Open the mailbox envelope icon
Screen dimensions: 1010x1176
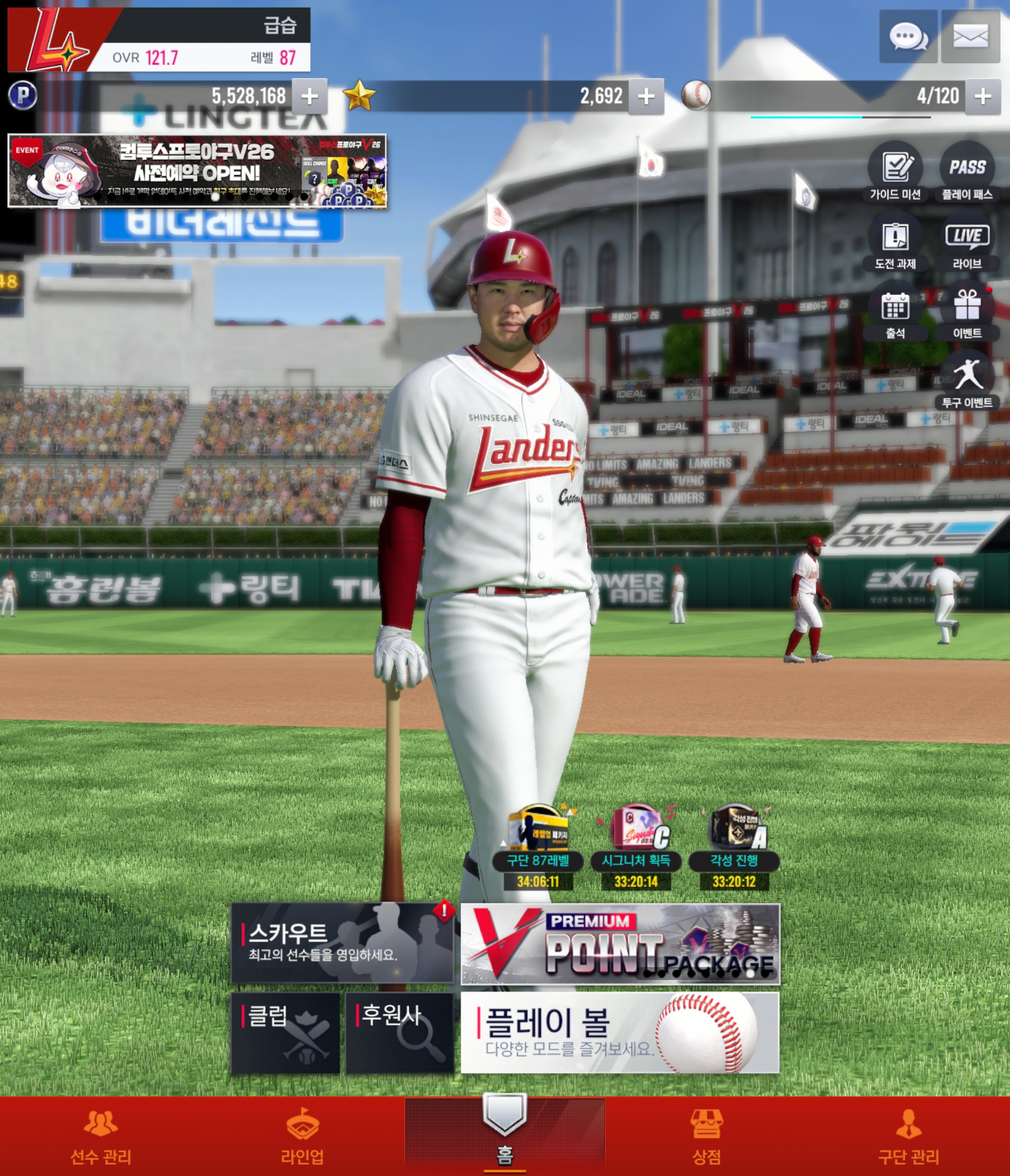pos(970,37)
